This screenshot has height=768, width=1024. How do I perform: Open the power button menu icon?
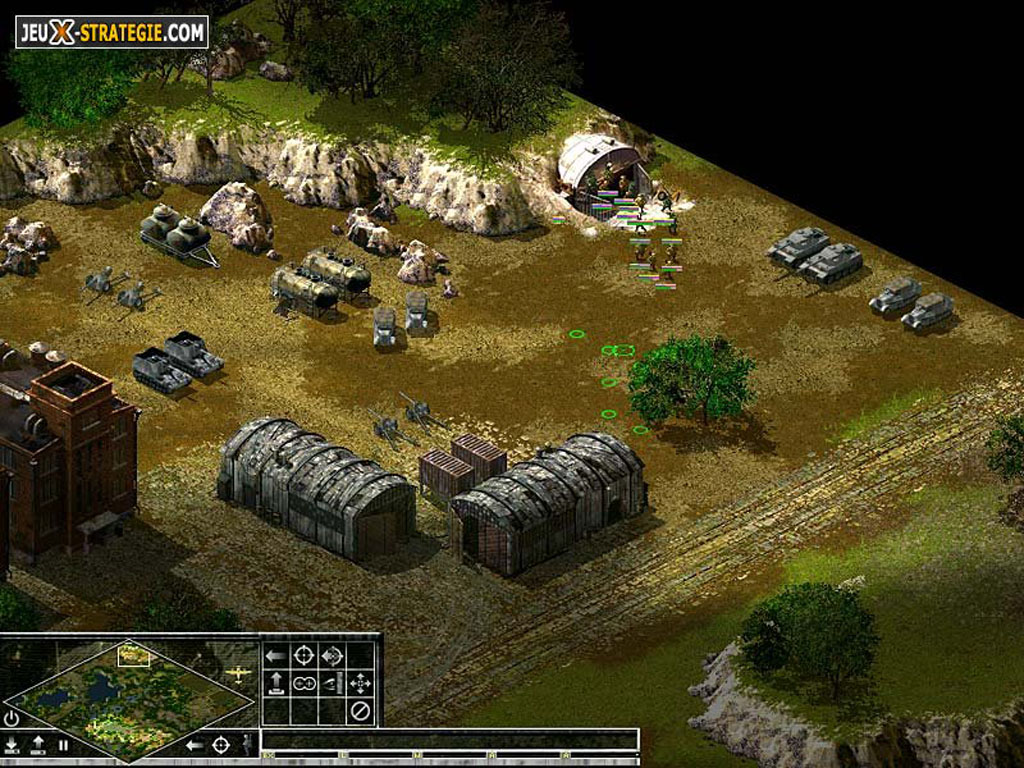pyautogui.click(x=11, y=718)
